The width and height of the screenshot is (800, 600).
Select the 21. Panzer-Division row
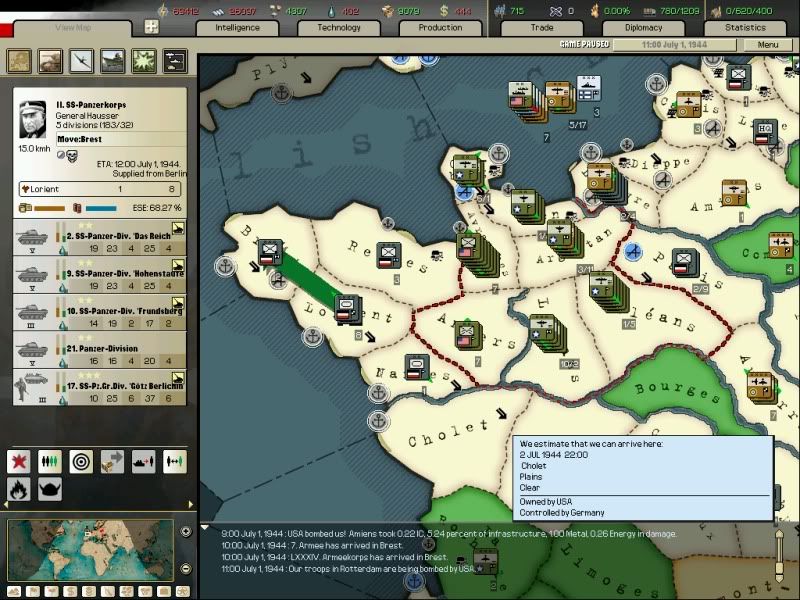click(99, 353)
